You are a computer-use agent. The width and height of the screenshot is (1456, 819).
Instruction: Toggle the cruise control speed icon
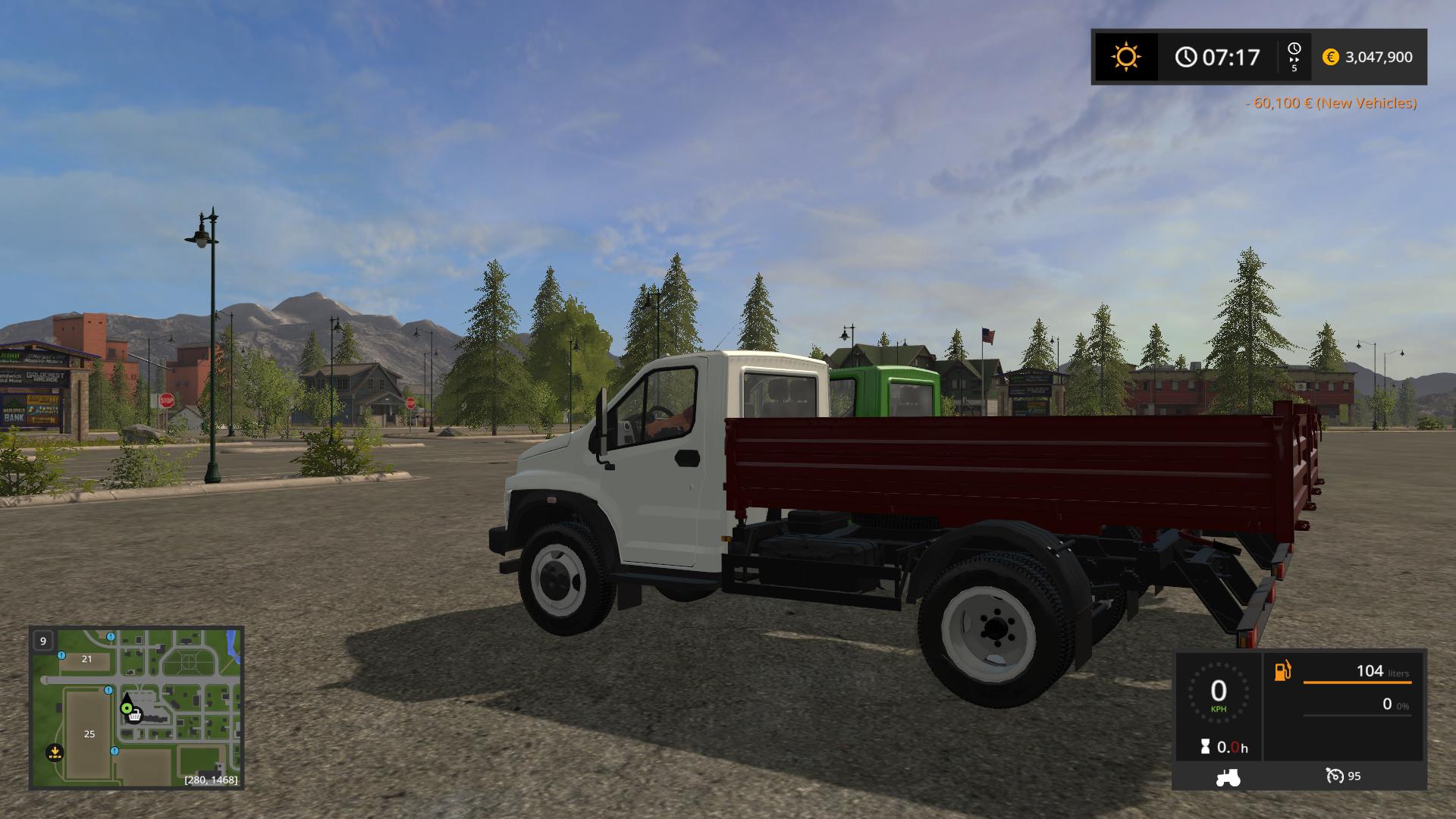pos(1334,776)
